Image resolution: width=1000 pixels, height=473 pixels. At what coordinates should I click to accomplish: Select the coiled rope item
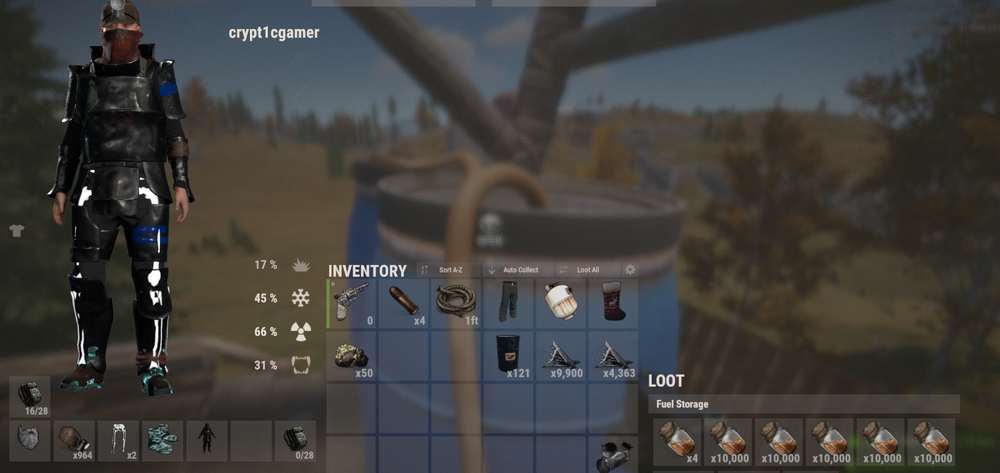(x=456, y=302)
